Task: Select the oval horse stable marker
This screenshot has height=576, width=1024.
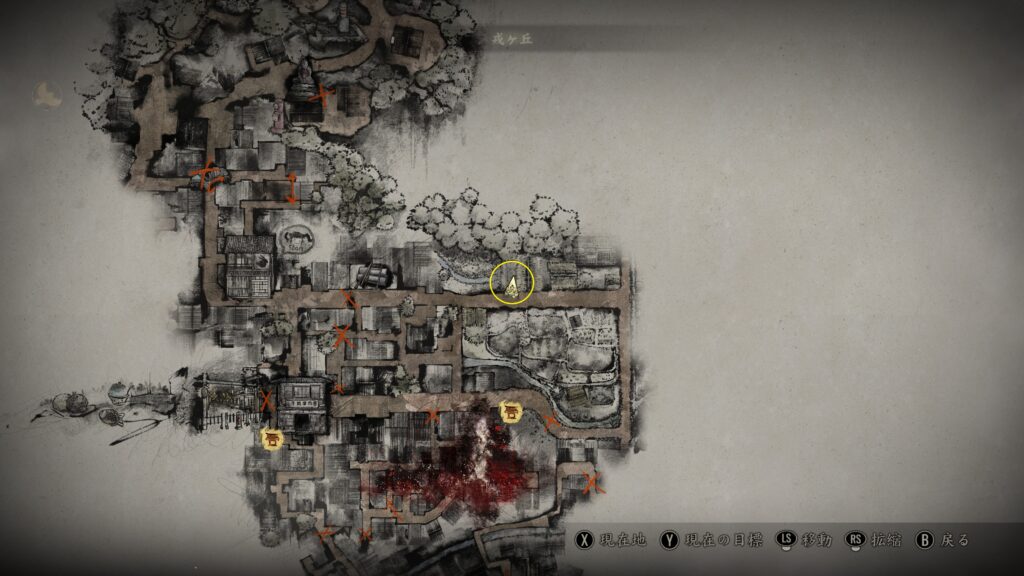Action: click(x=296, y=238)
